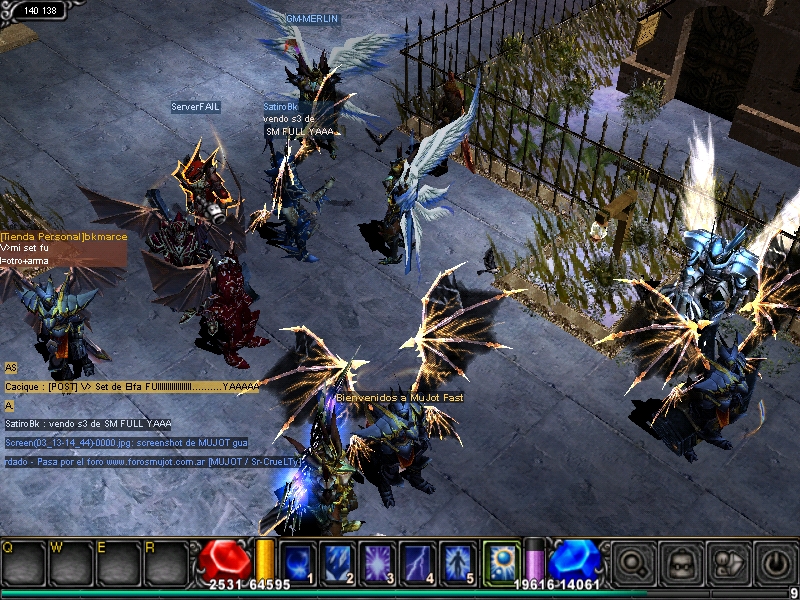This screenshot has width=800, height=600.
Task: Select the E item hotkey slot
Action: click(116, 563)
